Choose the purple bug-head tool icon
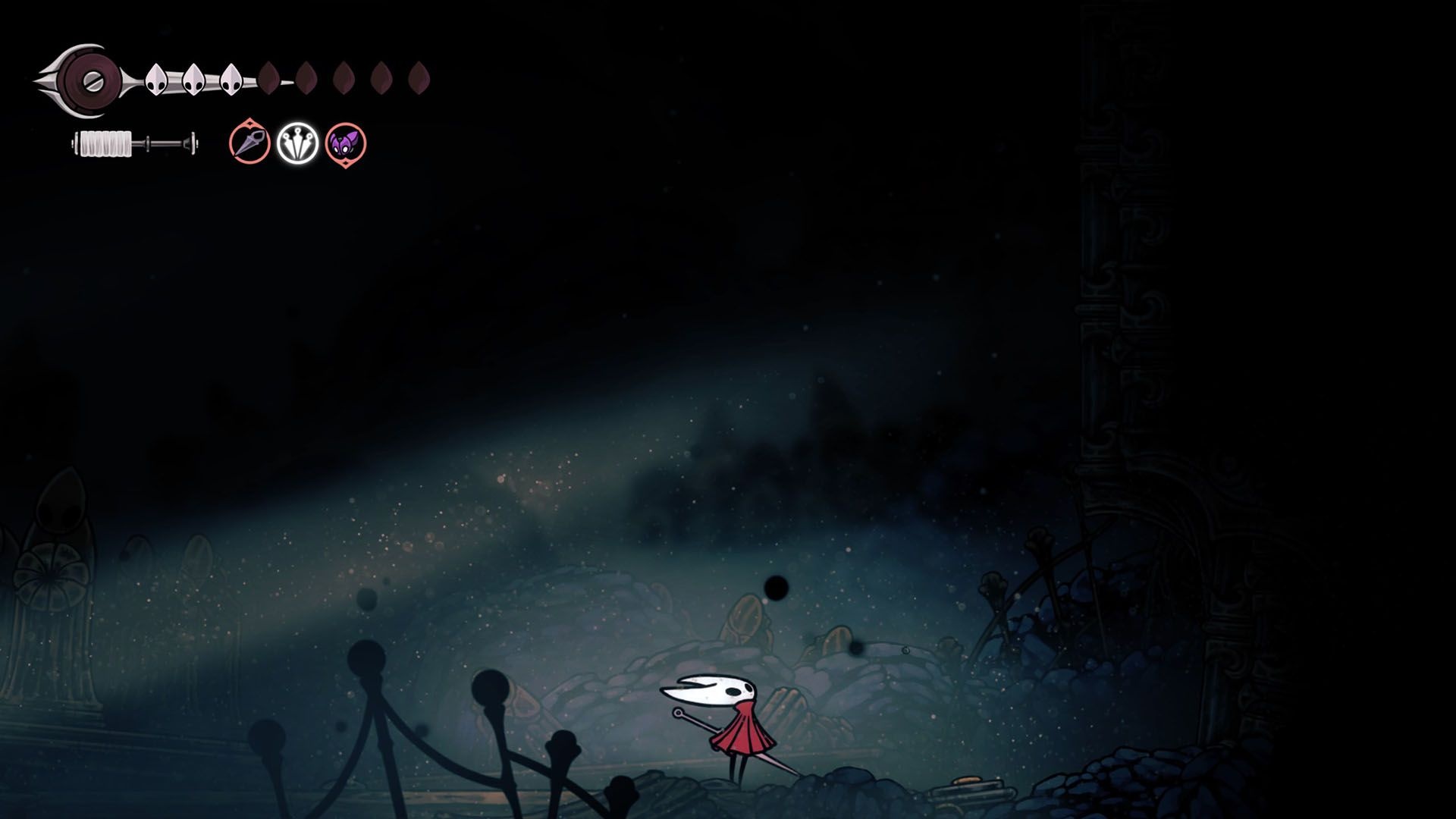Image resolution: width=1456 pixels, height=819 pixels. click(346, 143)
